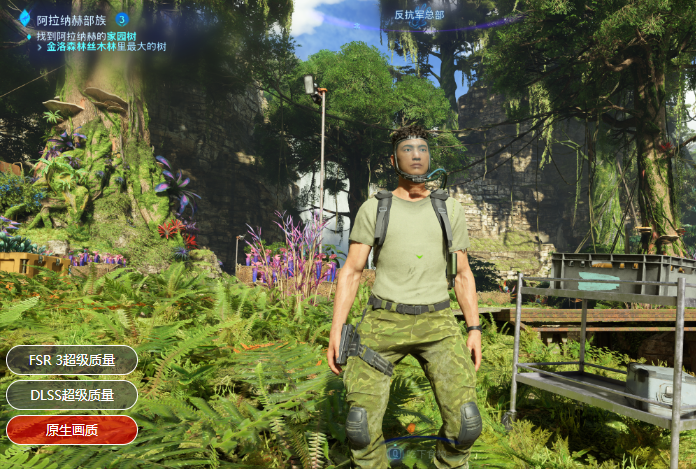
Task: Choose the DLSS超级质量 option
Action: coord(72,395)
